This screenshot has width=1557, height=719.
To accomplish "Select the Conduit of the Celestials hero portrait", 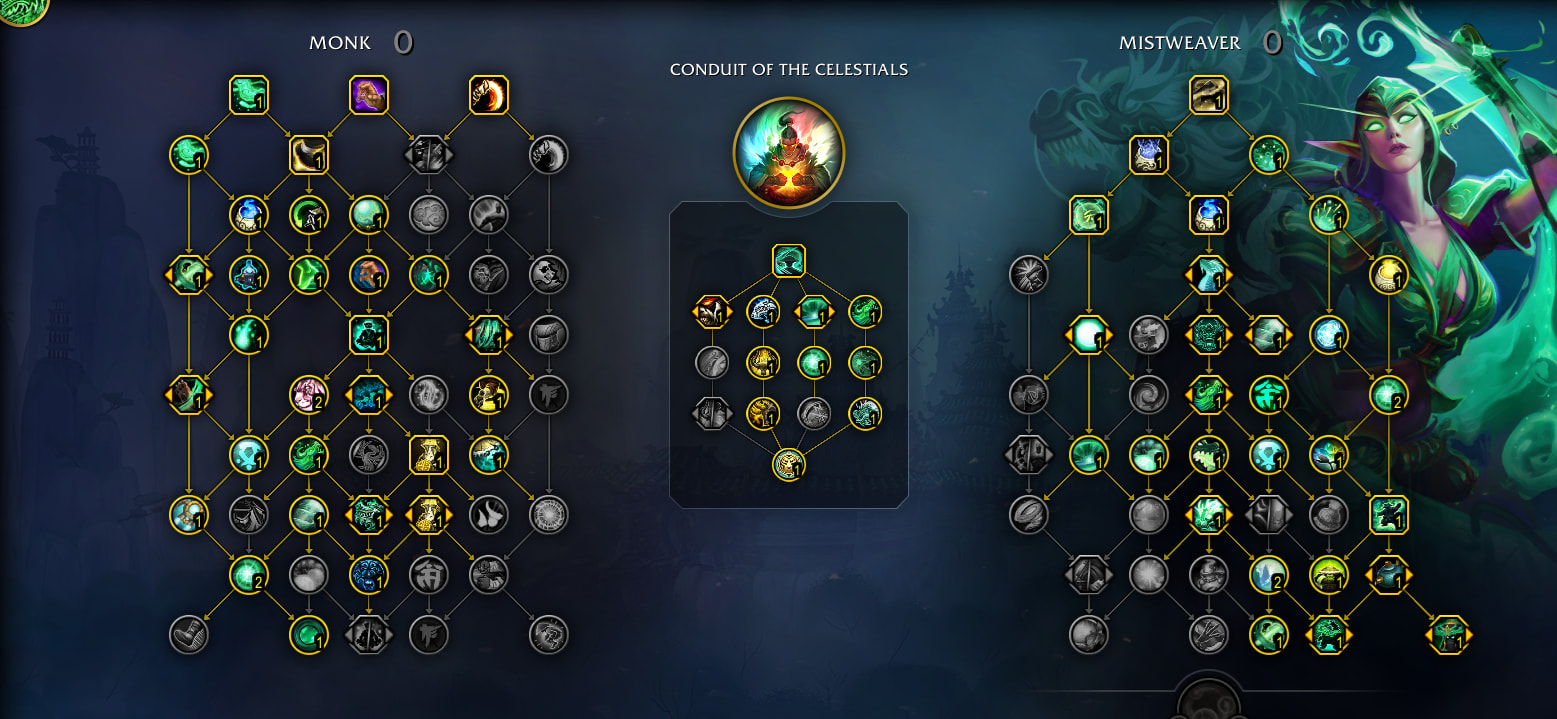I will point(788,153).
